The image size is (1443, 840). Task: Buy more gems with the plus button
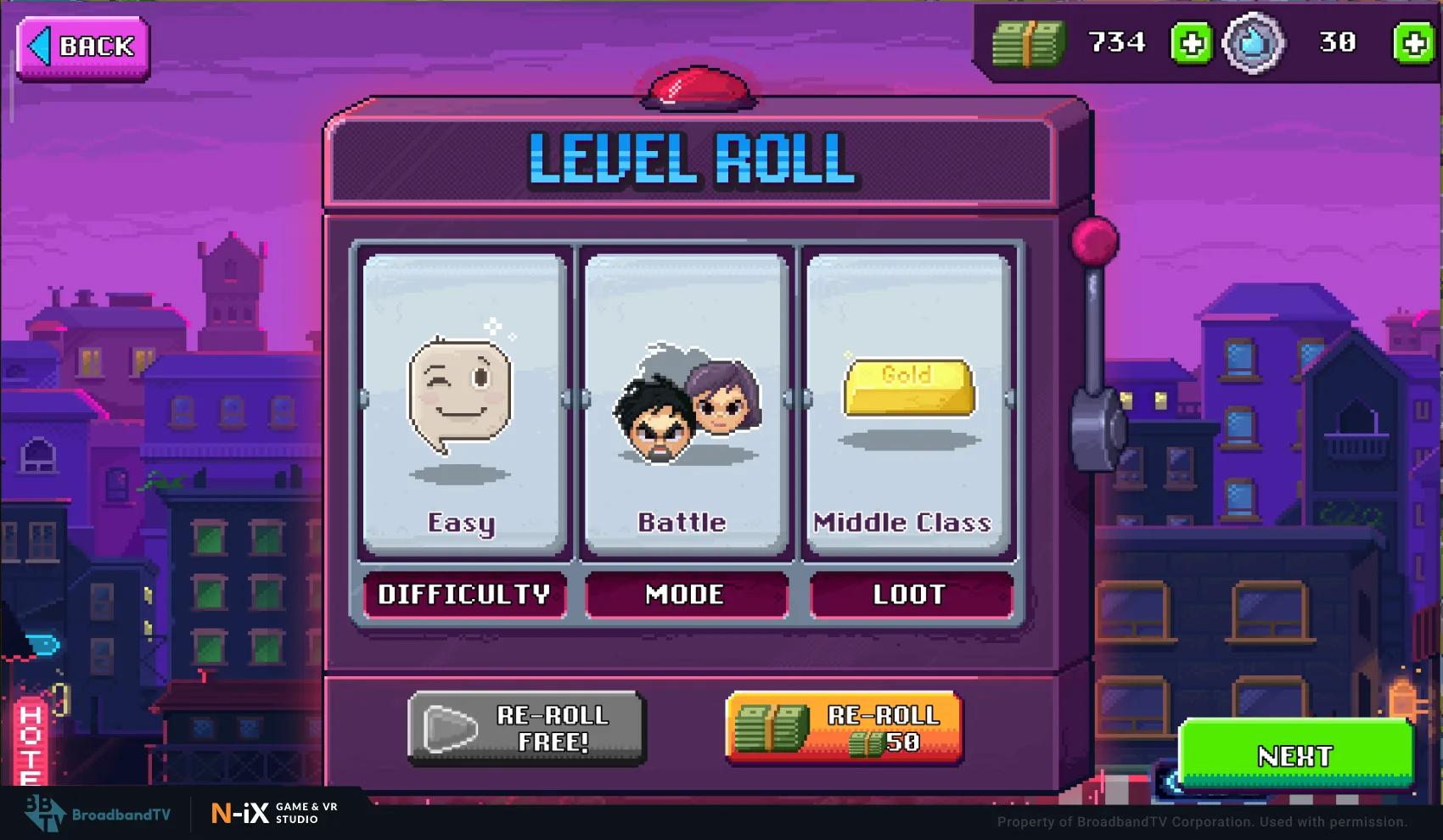1413,43
